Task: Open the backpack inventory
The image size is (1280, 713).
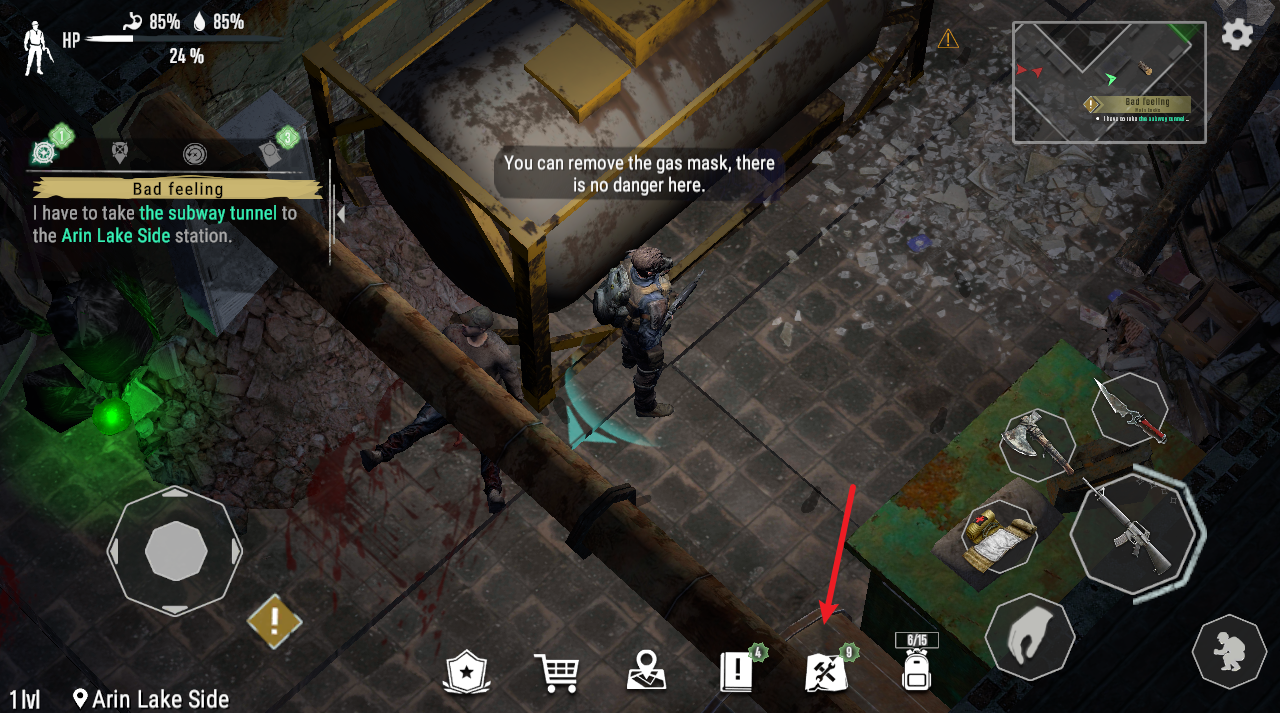Action: [x=916, y=670]
